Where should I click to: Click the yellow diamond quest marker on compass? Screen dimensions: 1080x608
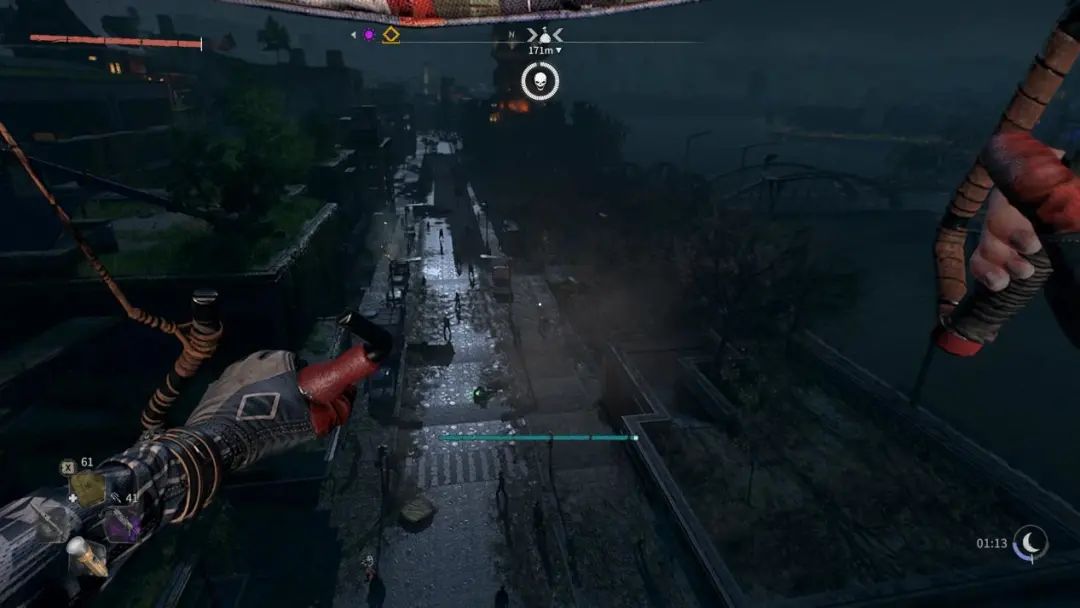pyautogui.click(x=391, y=35)
